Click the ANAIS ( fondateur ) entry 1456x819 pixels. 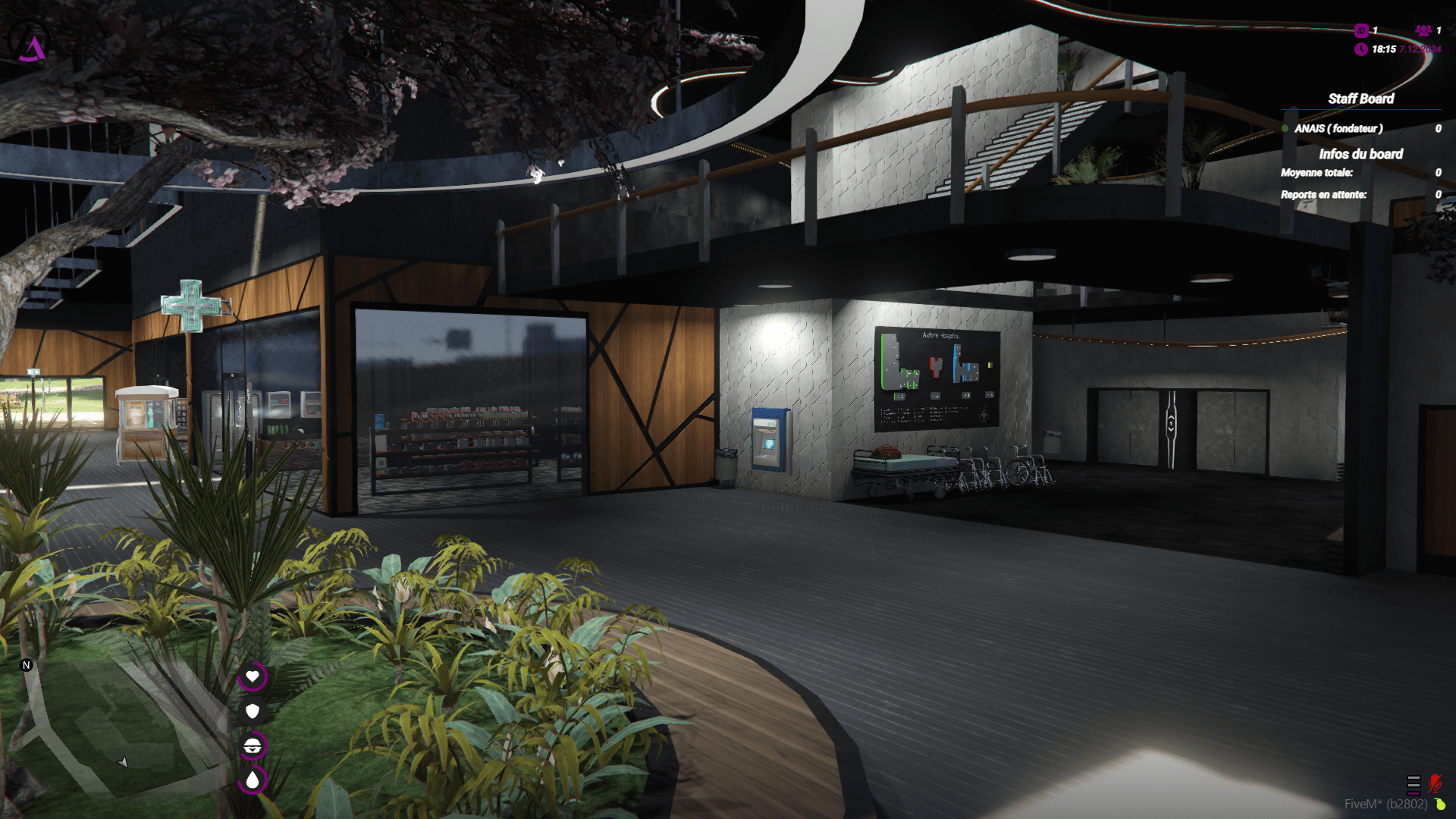(x=1338, y=129)
